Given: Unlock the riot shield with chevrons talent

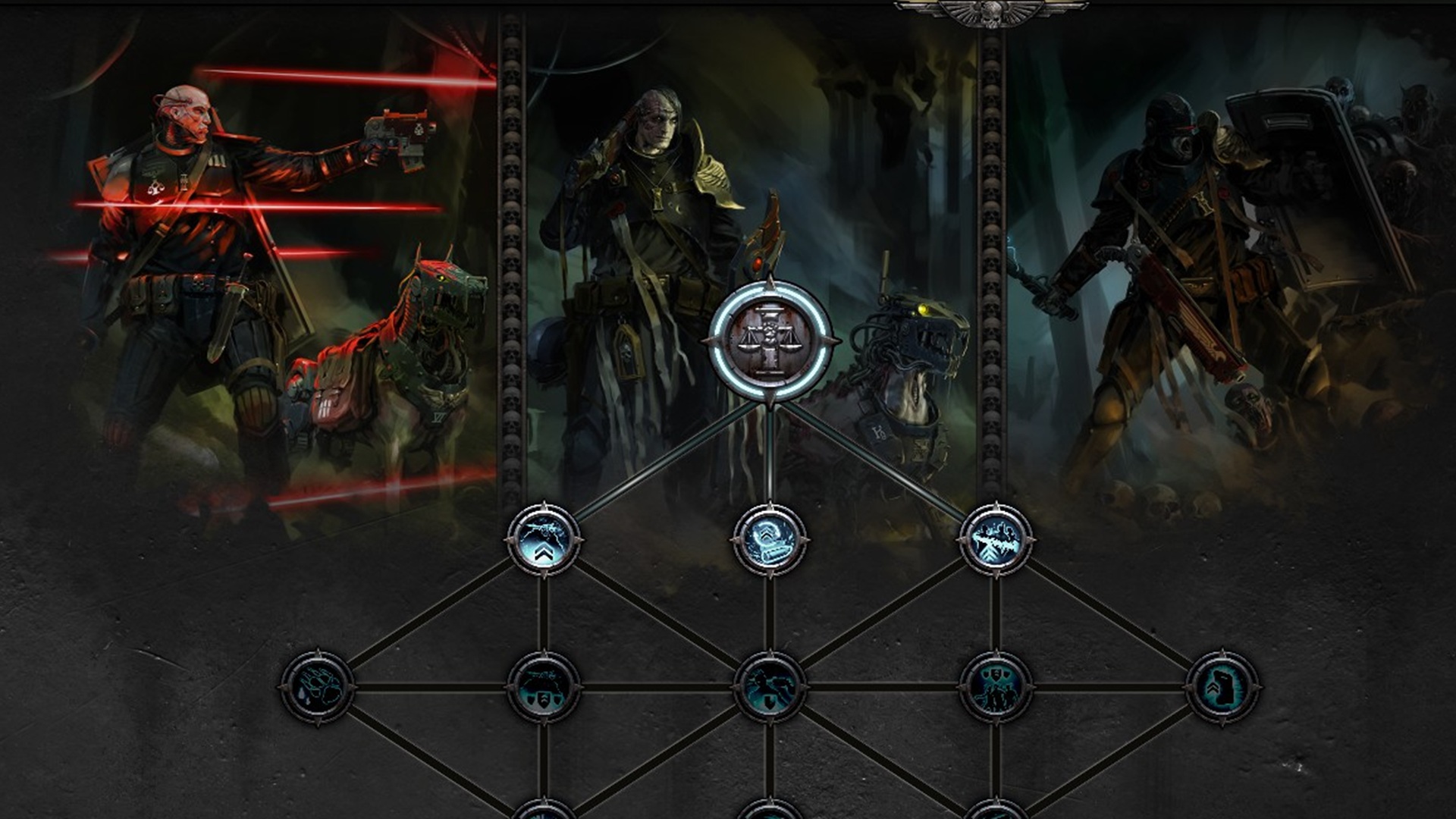Looking at the screenshot, I should (1222, 687).
